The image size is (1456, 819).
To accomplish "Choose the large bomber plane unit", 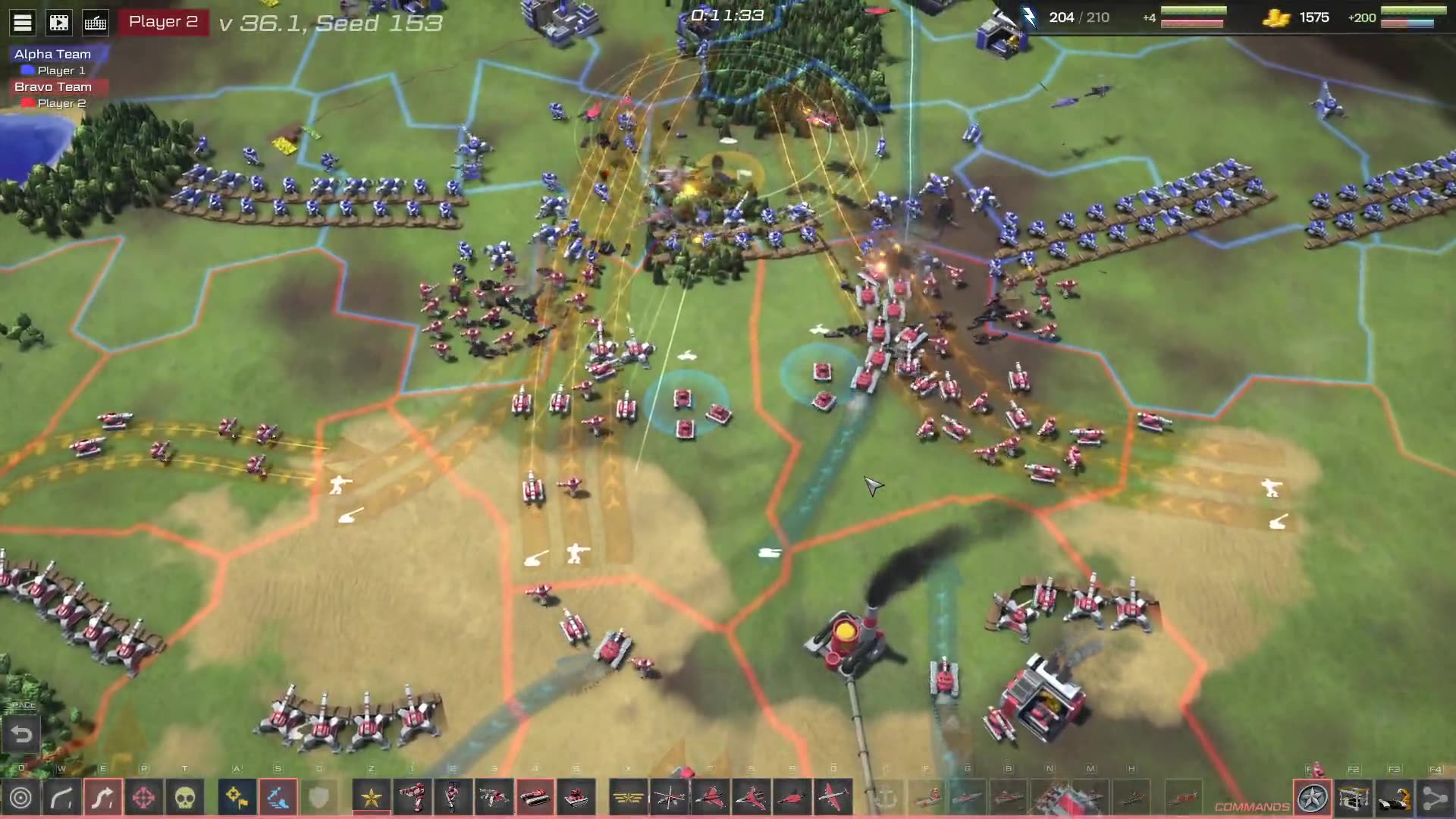I will click(x=833, y=798).
